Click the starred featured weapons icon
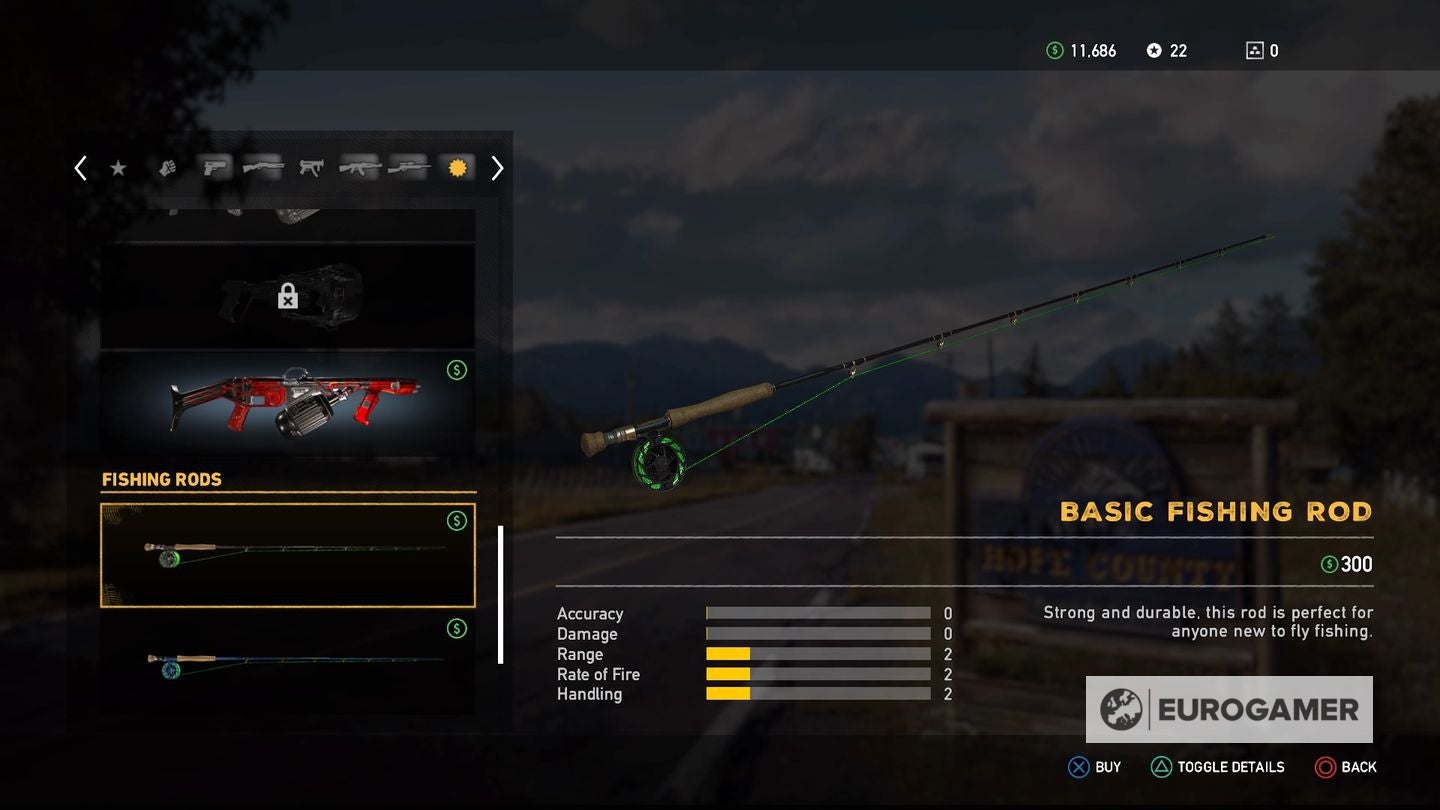This screenshot has width=1440, height=810. [119, 168]
